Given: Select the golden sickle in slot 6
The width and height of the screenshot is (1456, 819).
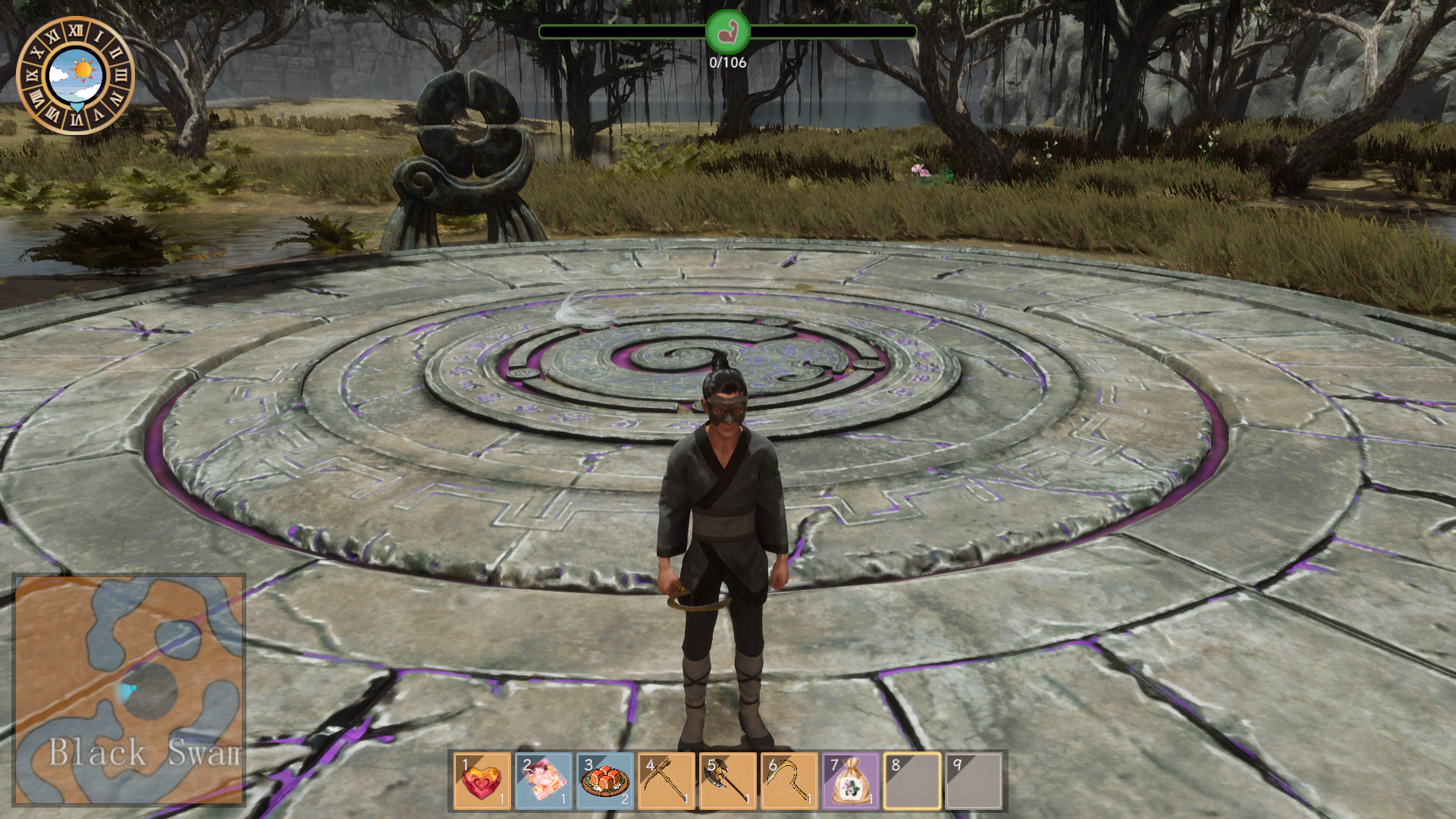Looking at the screenshot, I should pos(789,781).
